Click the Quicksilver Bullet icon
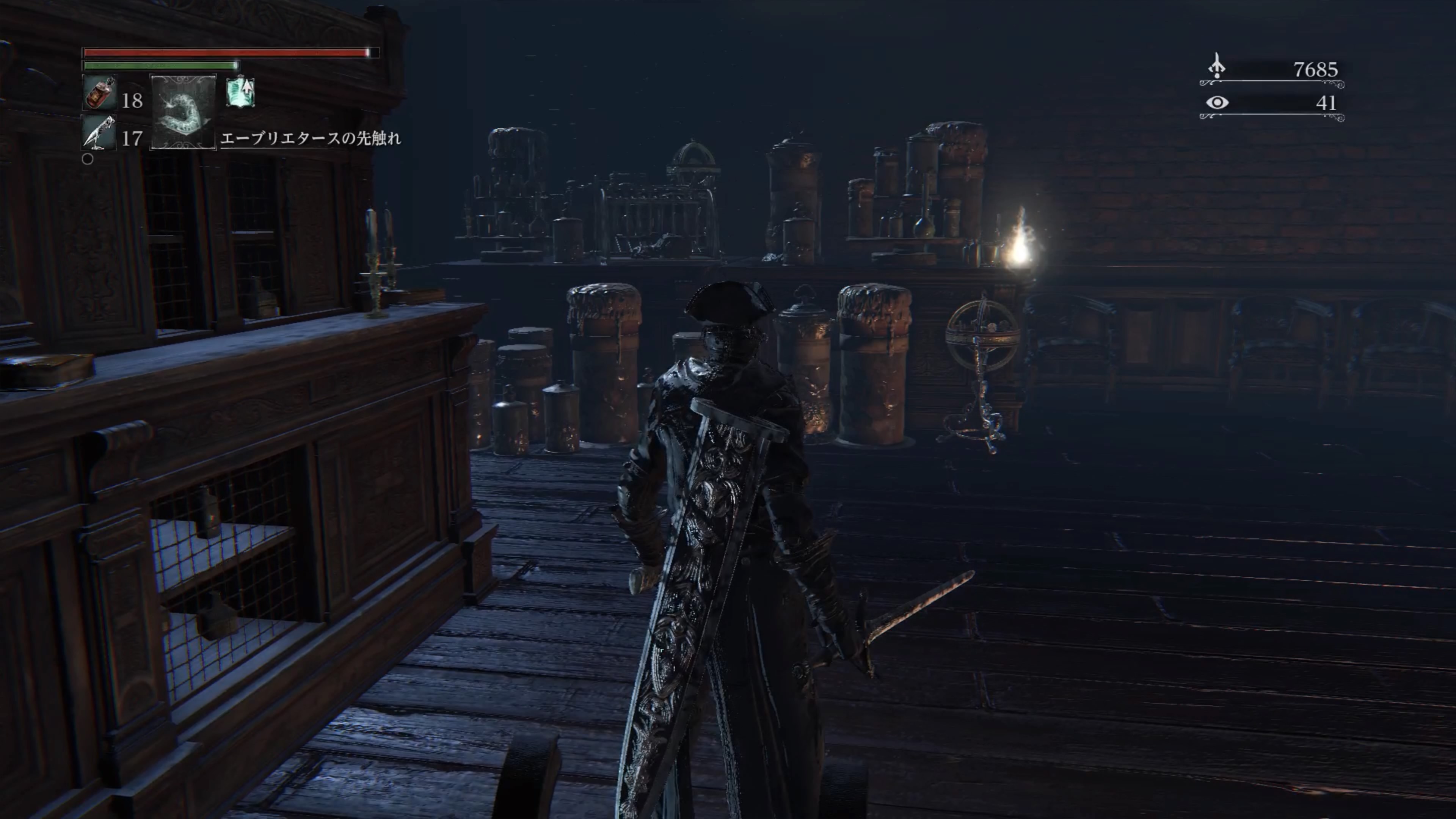This screenshot has height=819, width=1456. point(99,133)
